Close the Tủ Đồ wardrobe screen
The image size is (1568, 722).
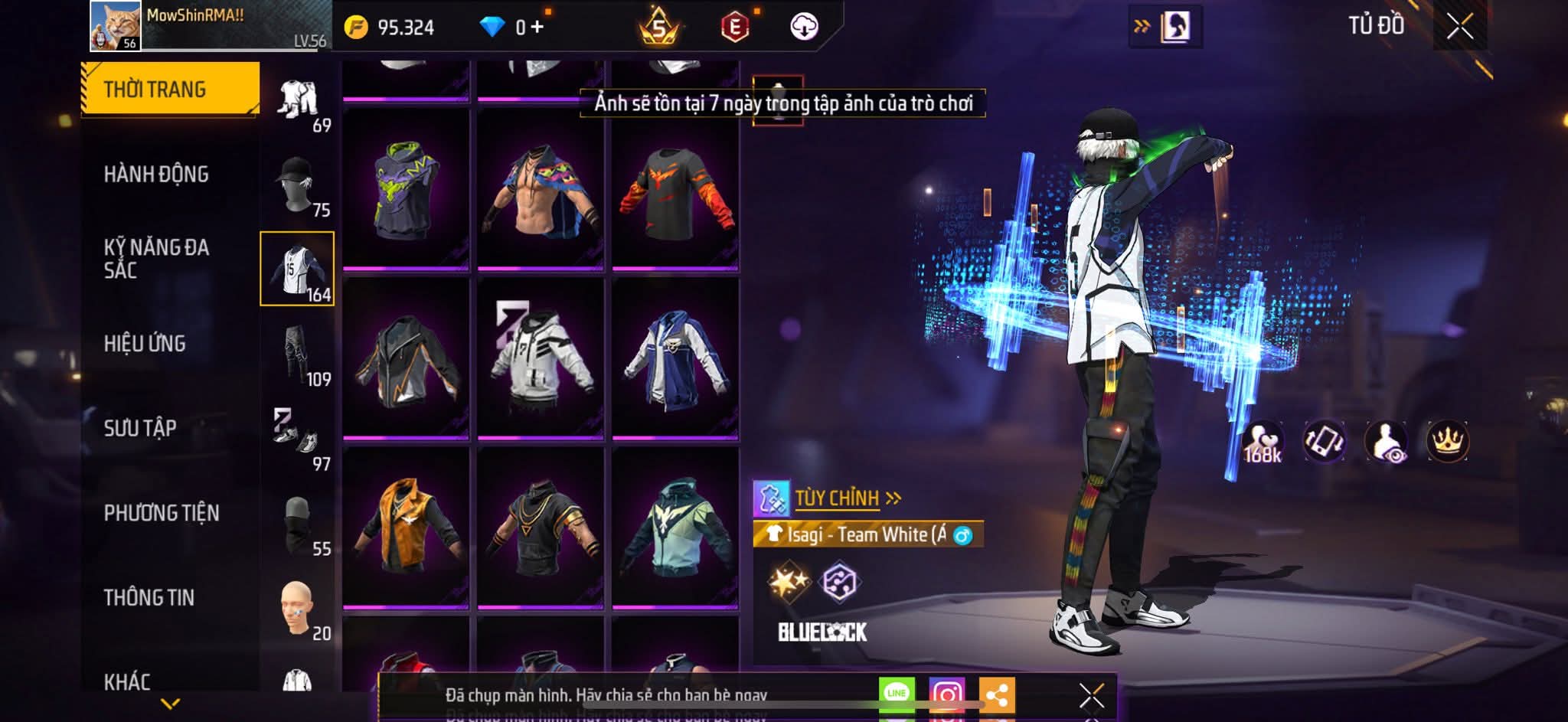(1459, 27)
